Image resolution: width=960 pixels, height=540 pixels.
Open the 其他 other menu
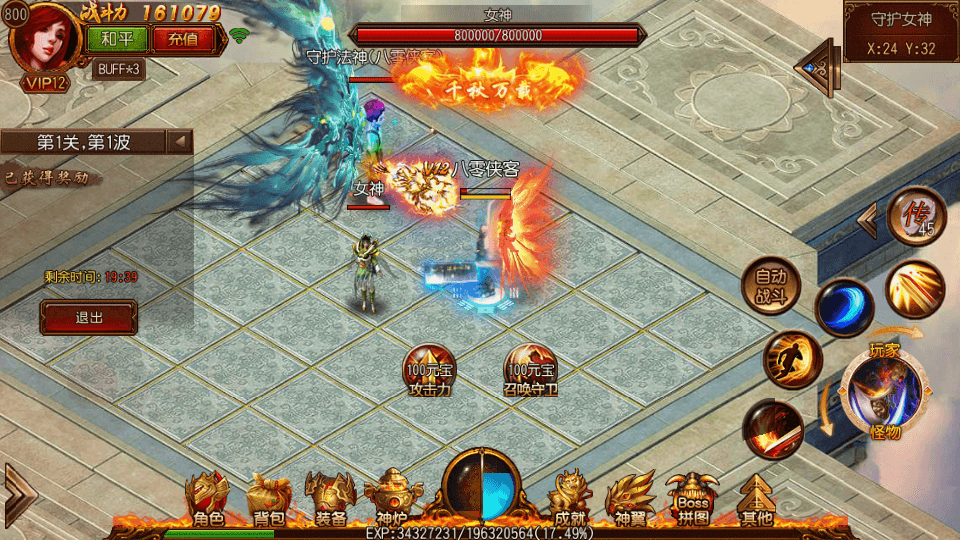[x=756, y=499]
